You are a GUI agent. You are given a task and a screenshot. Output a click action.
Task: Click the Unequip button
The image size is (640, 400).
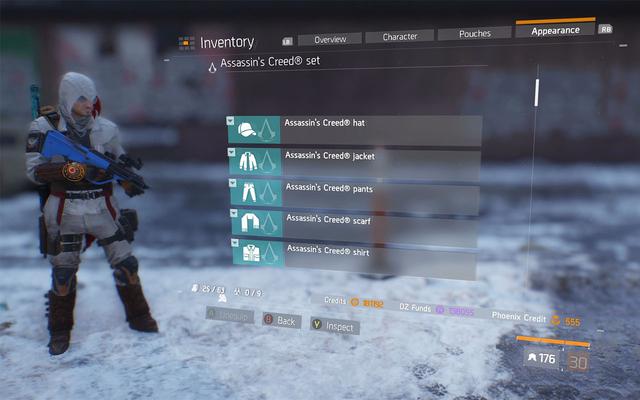(x=230, y=314)
